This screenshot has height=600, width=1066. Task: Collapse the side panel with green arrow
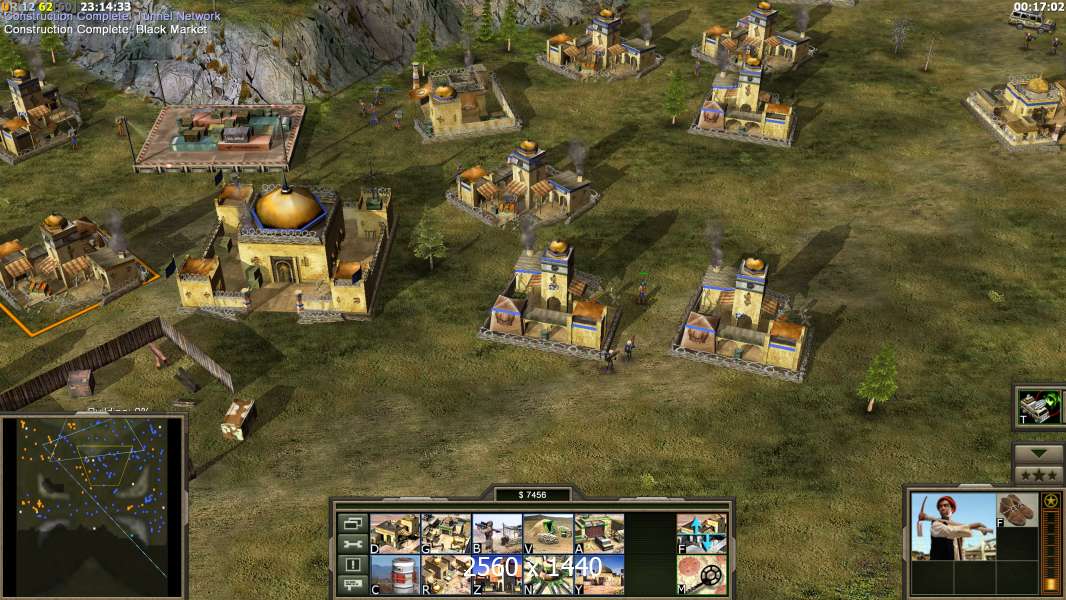point(1038,454)
